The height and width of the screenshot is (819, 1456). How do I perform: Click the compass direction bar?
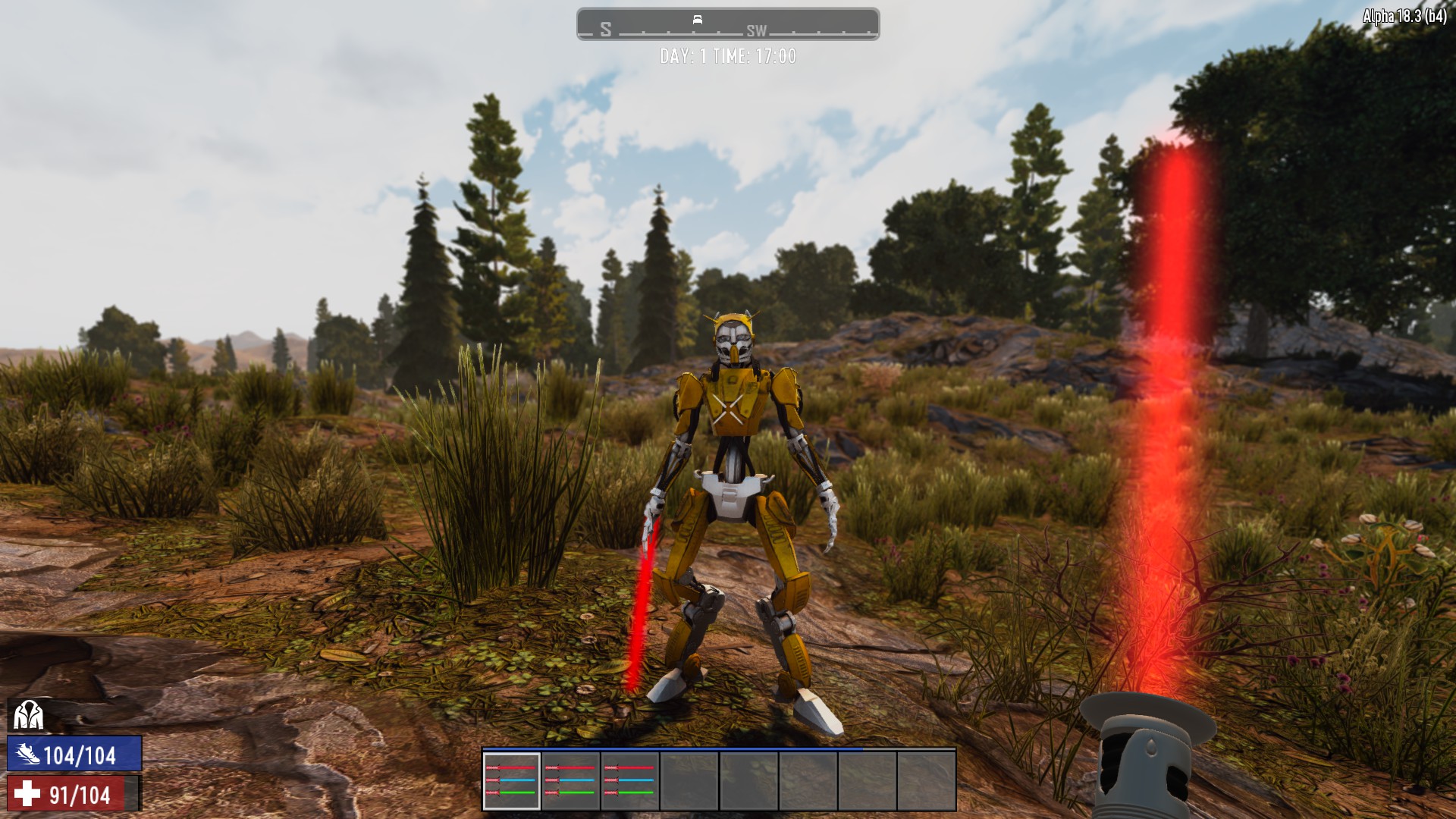point(728,24)
